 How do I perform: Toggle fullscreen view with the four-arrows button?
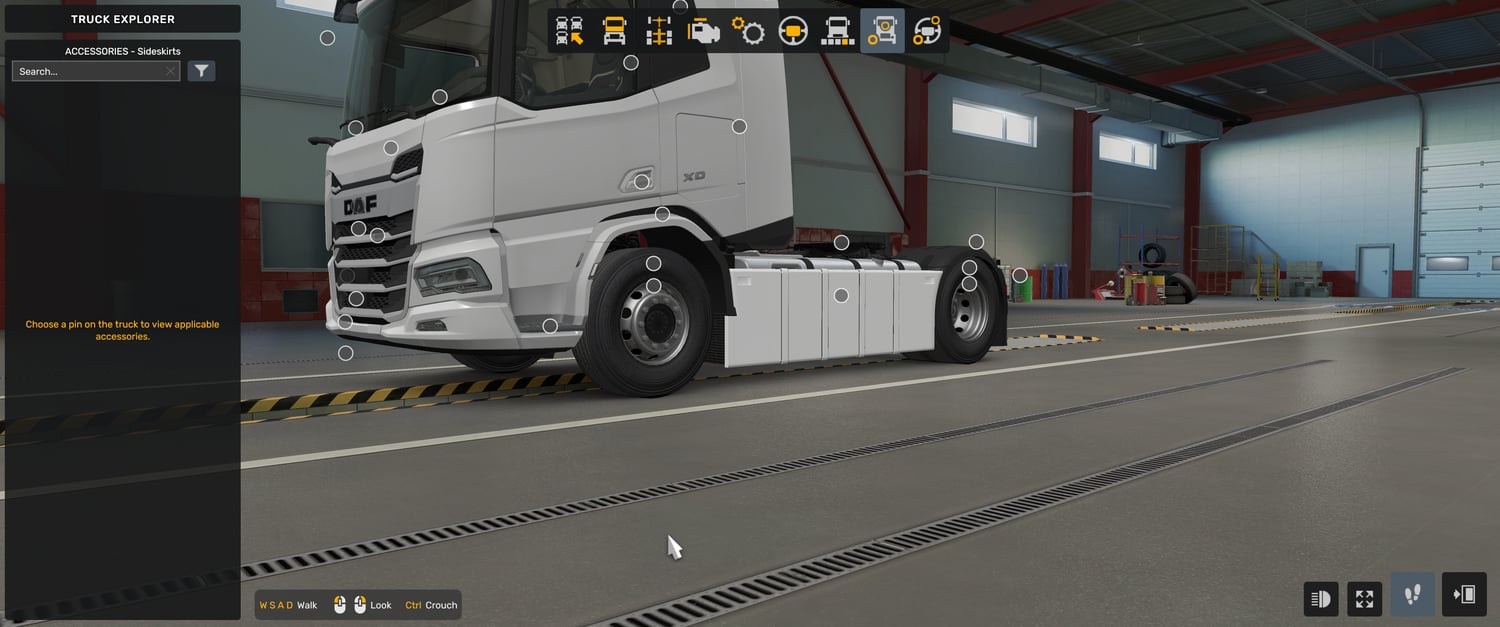click(x=1364, y=599)
